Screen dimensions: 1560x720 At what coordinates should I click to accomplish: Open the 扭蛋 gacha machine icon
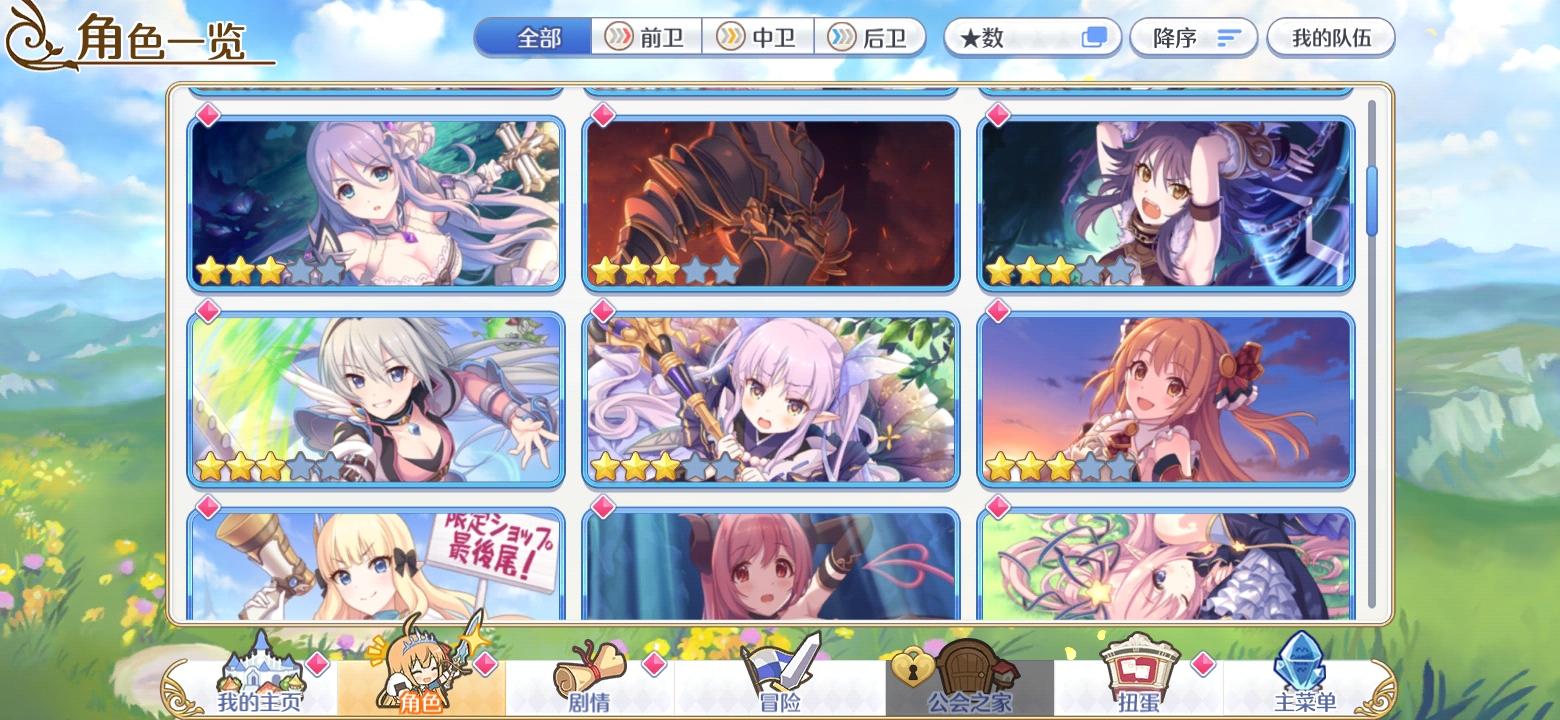pyautogui.click(x=1140, y=668)
